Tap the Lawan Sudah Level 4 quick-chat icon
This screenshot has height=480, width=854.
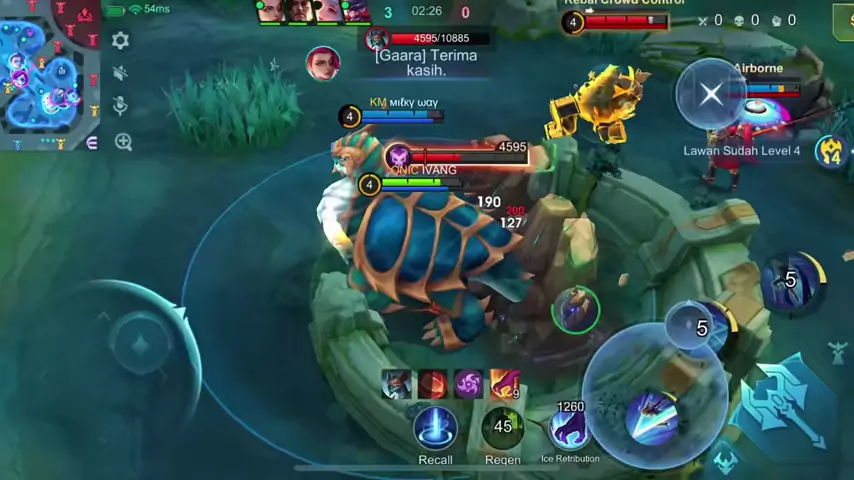(x=831, y=151)
